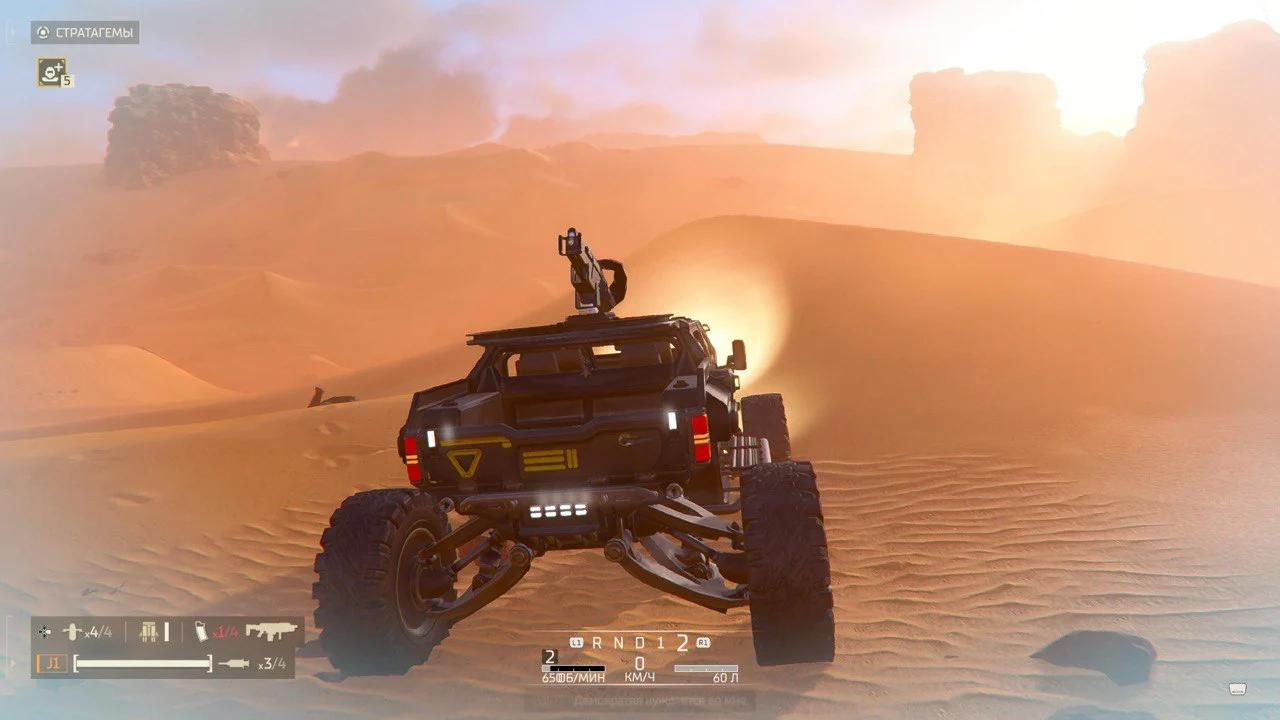1280x720 pixels.
Task: Click the RPM gauge above 6500 ОБ/МИН
Action: coord(572,669)
